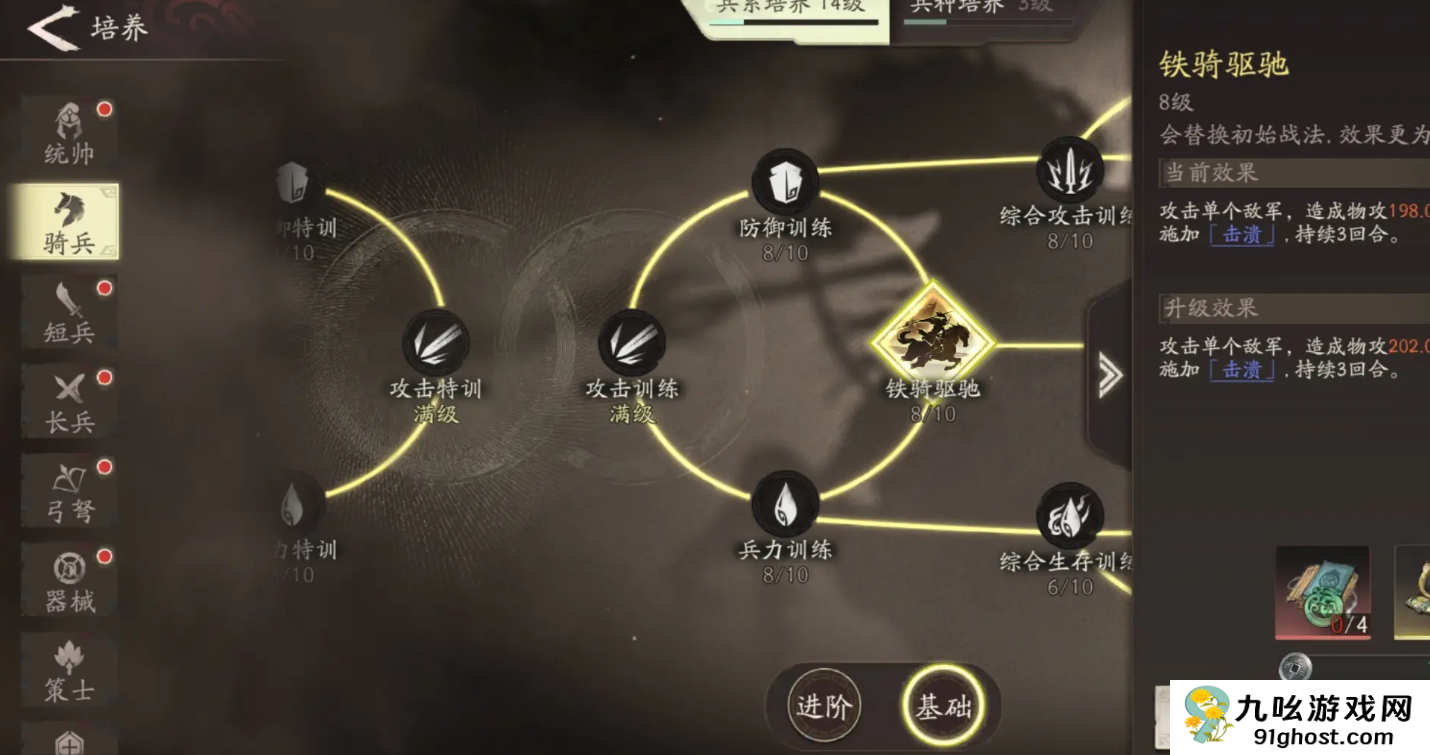This screenshot has height=755, width=1430.
Task: Select the 攻击特训 skill node
Action: pos(436,344)
